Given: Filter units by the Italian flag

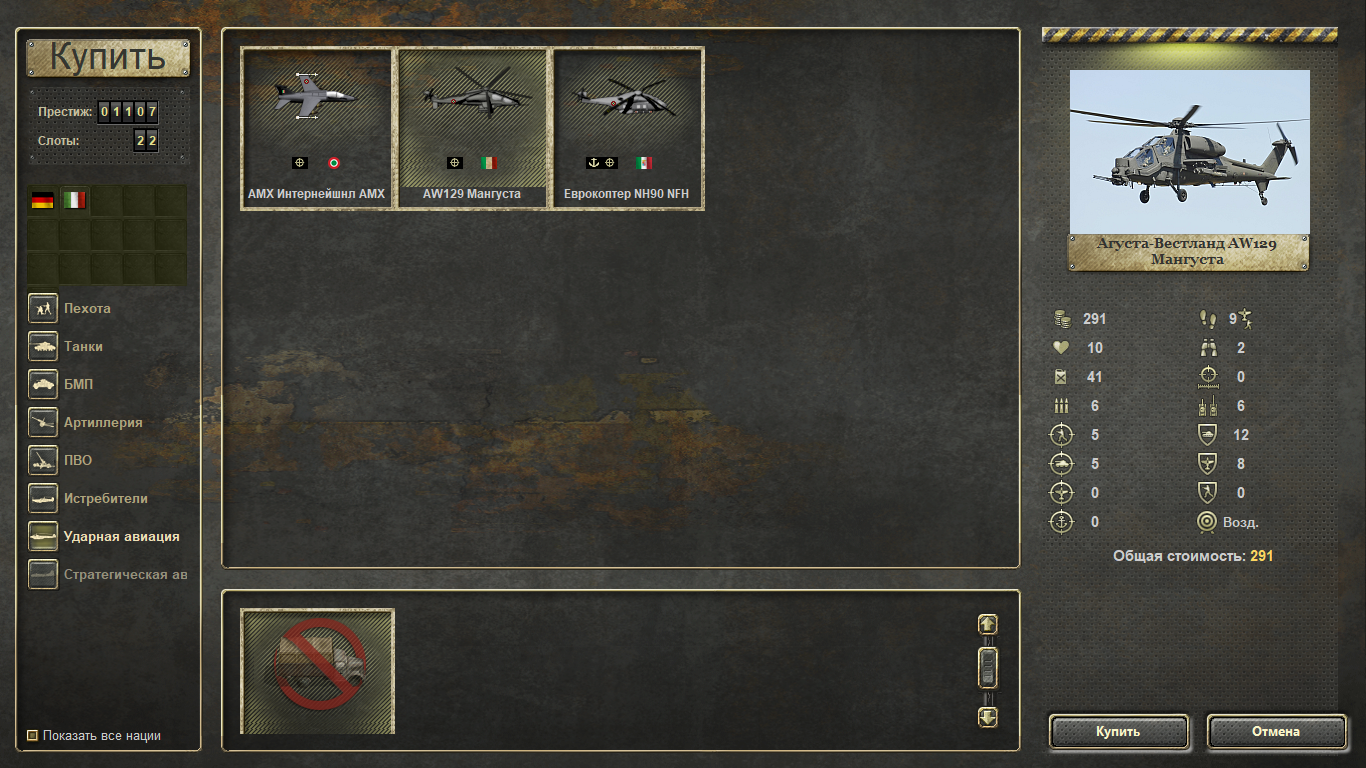Looking at the screenshot, I should [x=75, y=200].
